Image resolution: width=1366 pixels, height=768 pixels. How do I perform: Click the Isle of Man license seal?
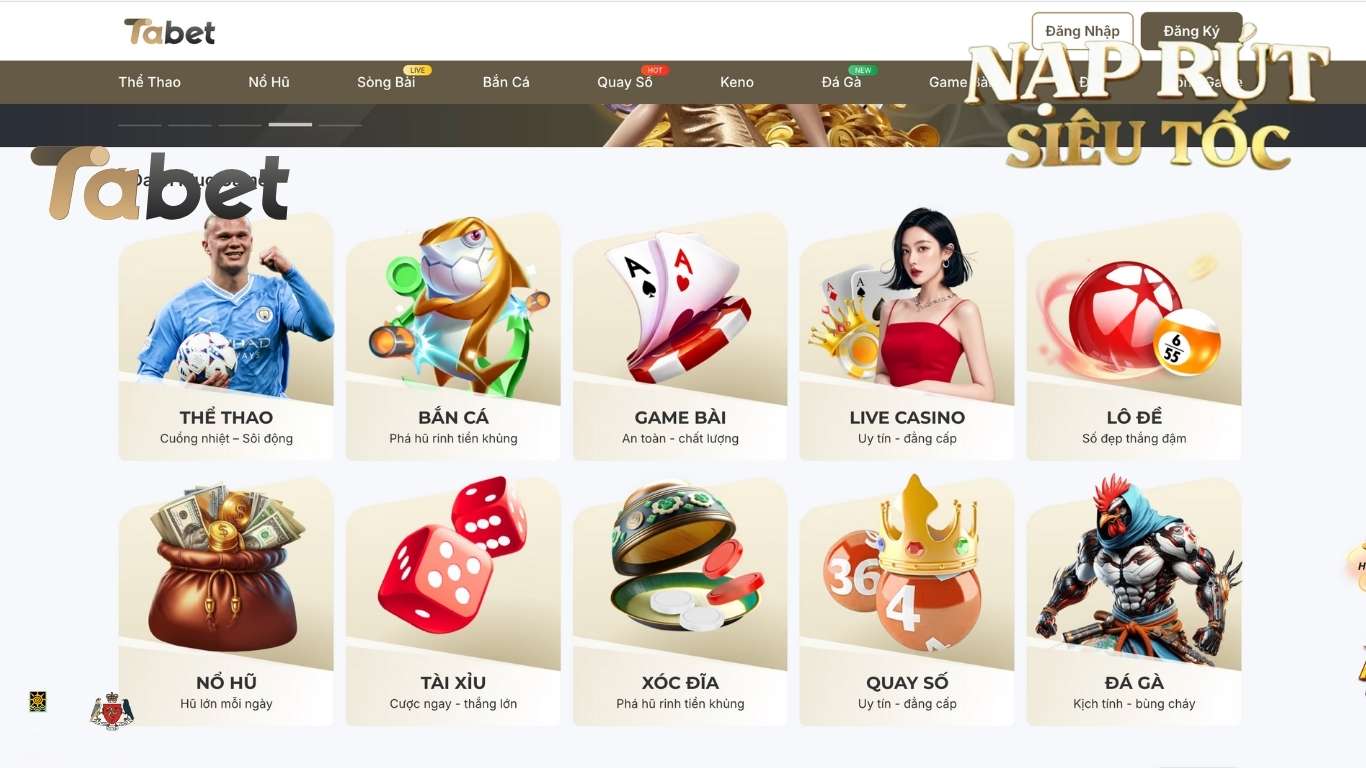[113, 710]
